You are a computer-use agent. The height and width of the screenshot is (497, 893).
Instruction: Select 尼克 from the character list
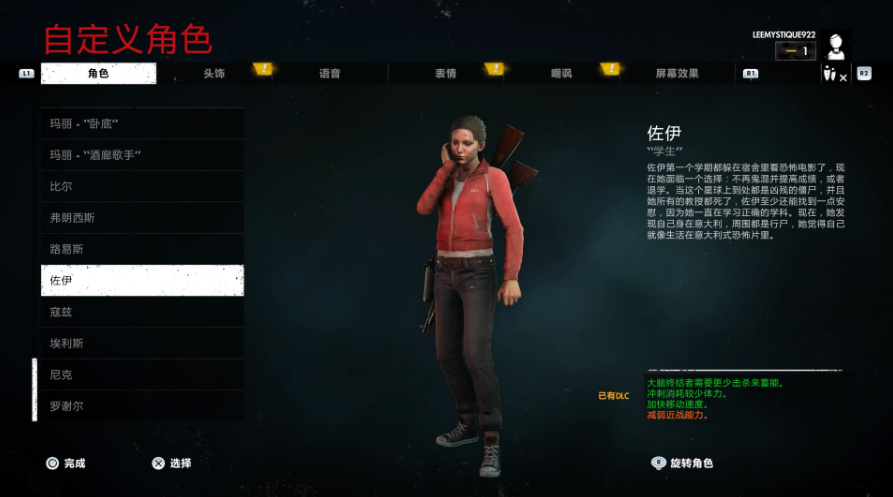coord(142,374)
